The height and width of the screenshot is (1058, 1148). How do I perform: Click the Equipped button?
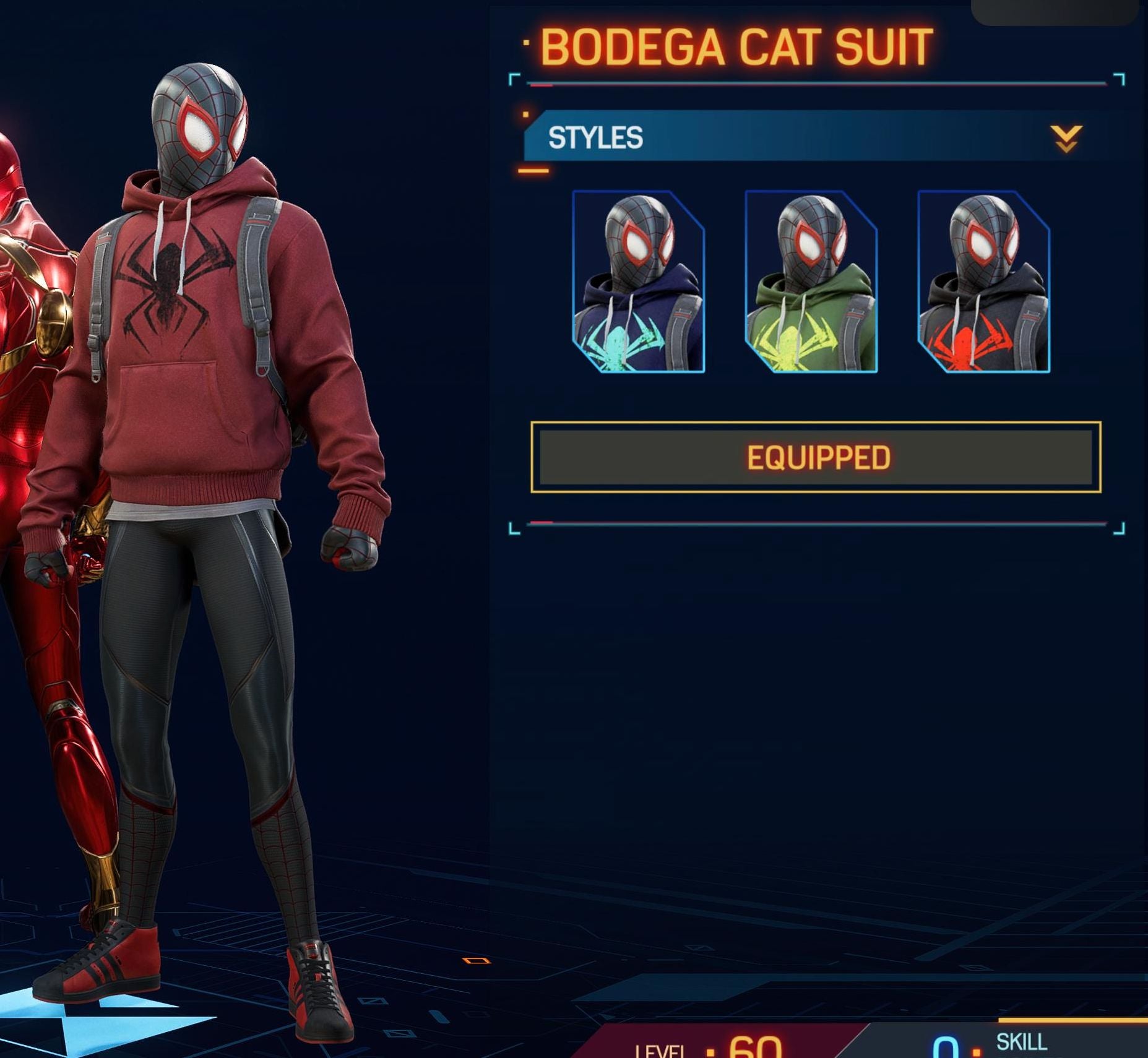[x=816, y=458]
